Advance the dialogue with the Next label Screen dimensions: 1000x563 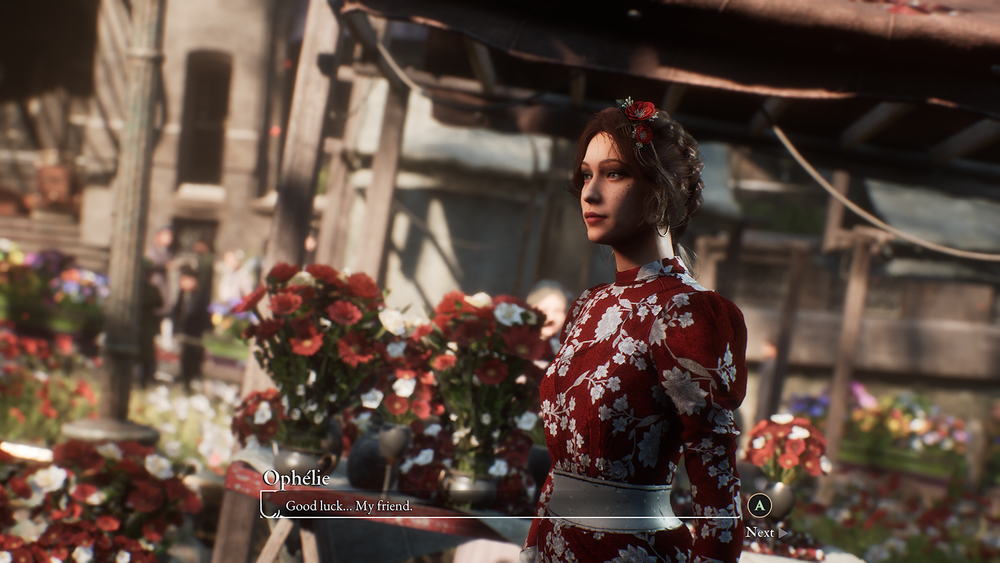pos(760,532)
